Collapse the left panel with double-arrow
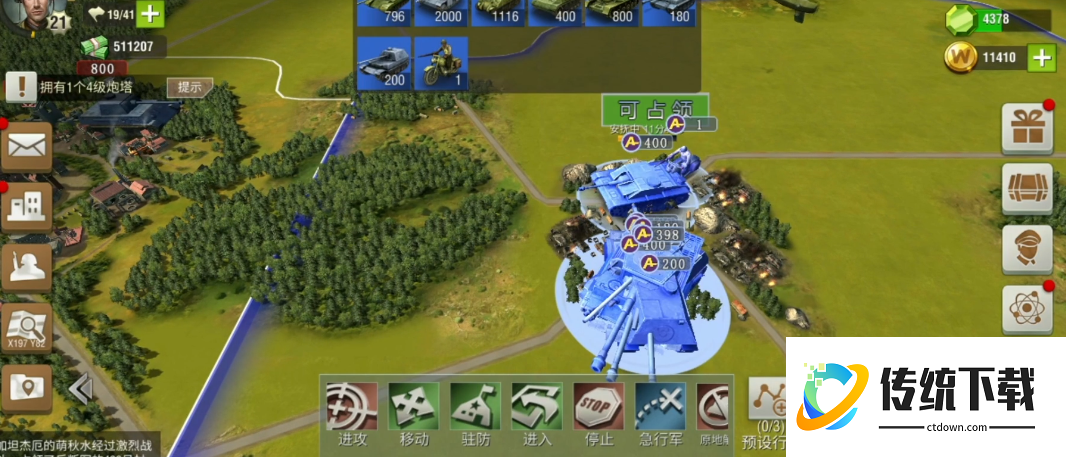The width and height of the screenshot is (1066, 457). tap(81, 388)
